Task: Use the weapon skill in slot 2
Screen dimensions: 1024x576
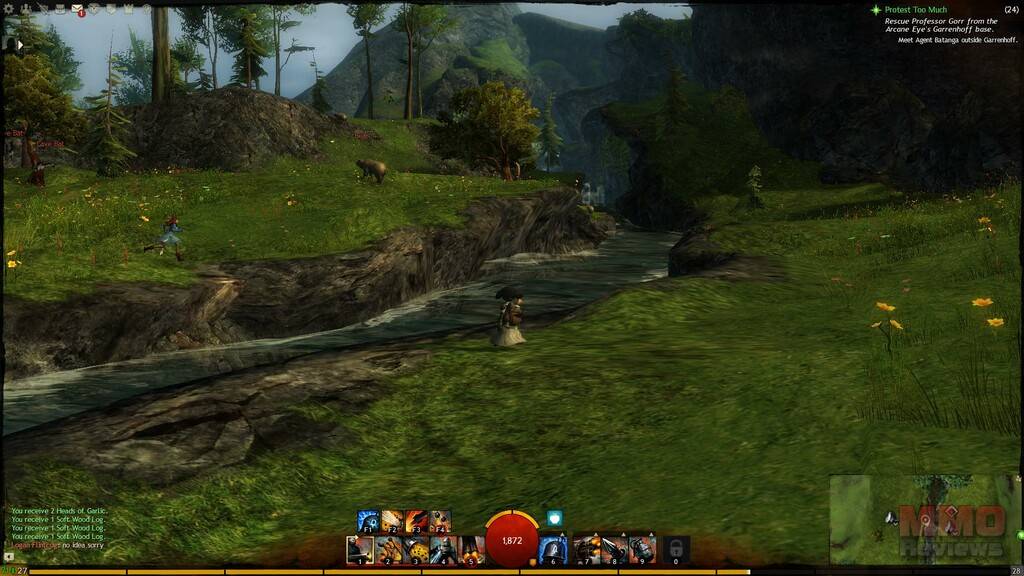Action: [x=388, y=549]
